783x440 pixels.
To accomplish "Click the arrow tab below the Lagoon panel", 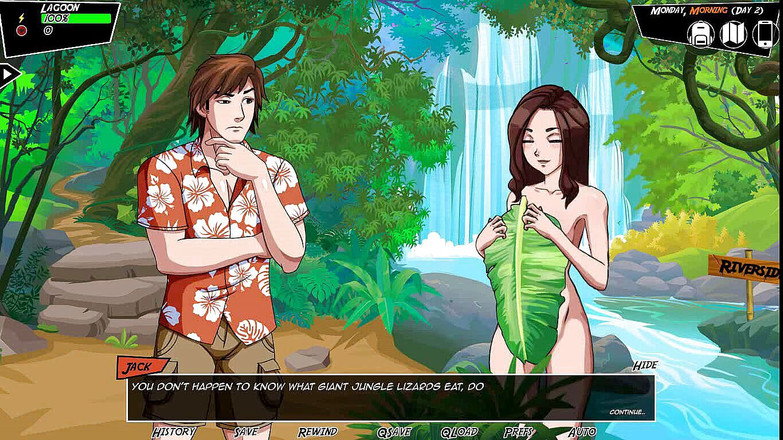I will 9,74.
